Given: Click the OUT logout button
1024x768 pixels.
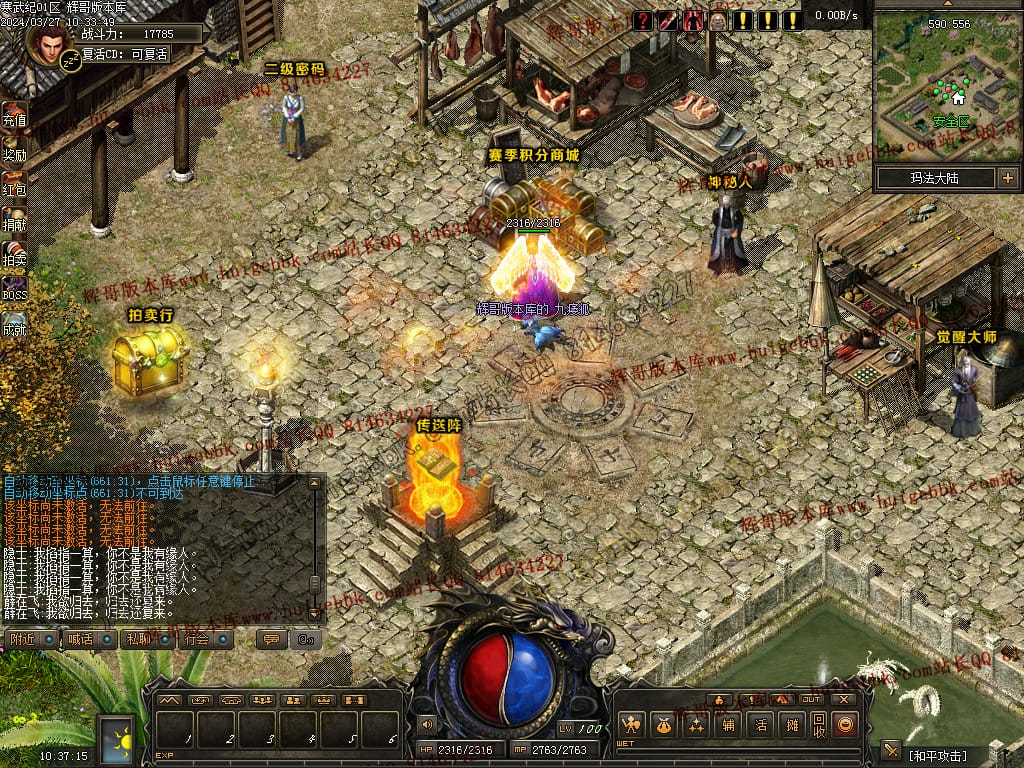Looking at the screenshot, I should 810,700.
